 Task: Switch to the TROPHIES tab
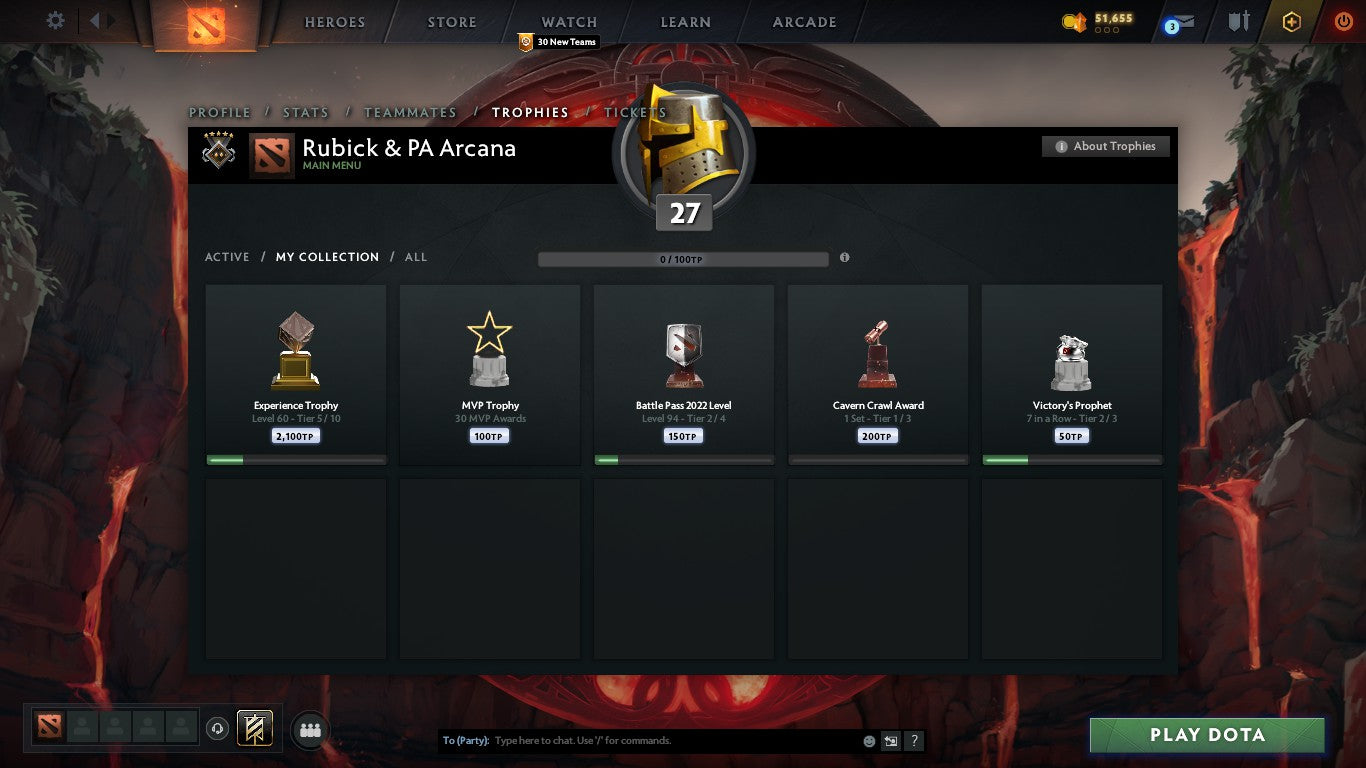tap(530, 113)
